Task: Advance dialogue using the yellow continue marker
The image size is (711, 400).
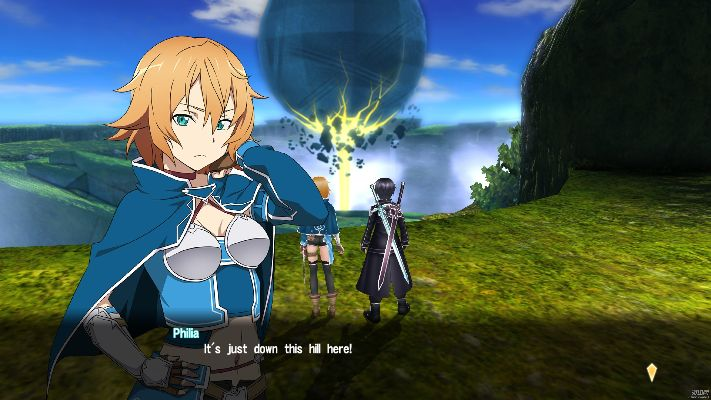Action: (652, 372)
